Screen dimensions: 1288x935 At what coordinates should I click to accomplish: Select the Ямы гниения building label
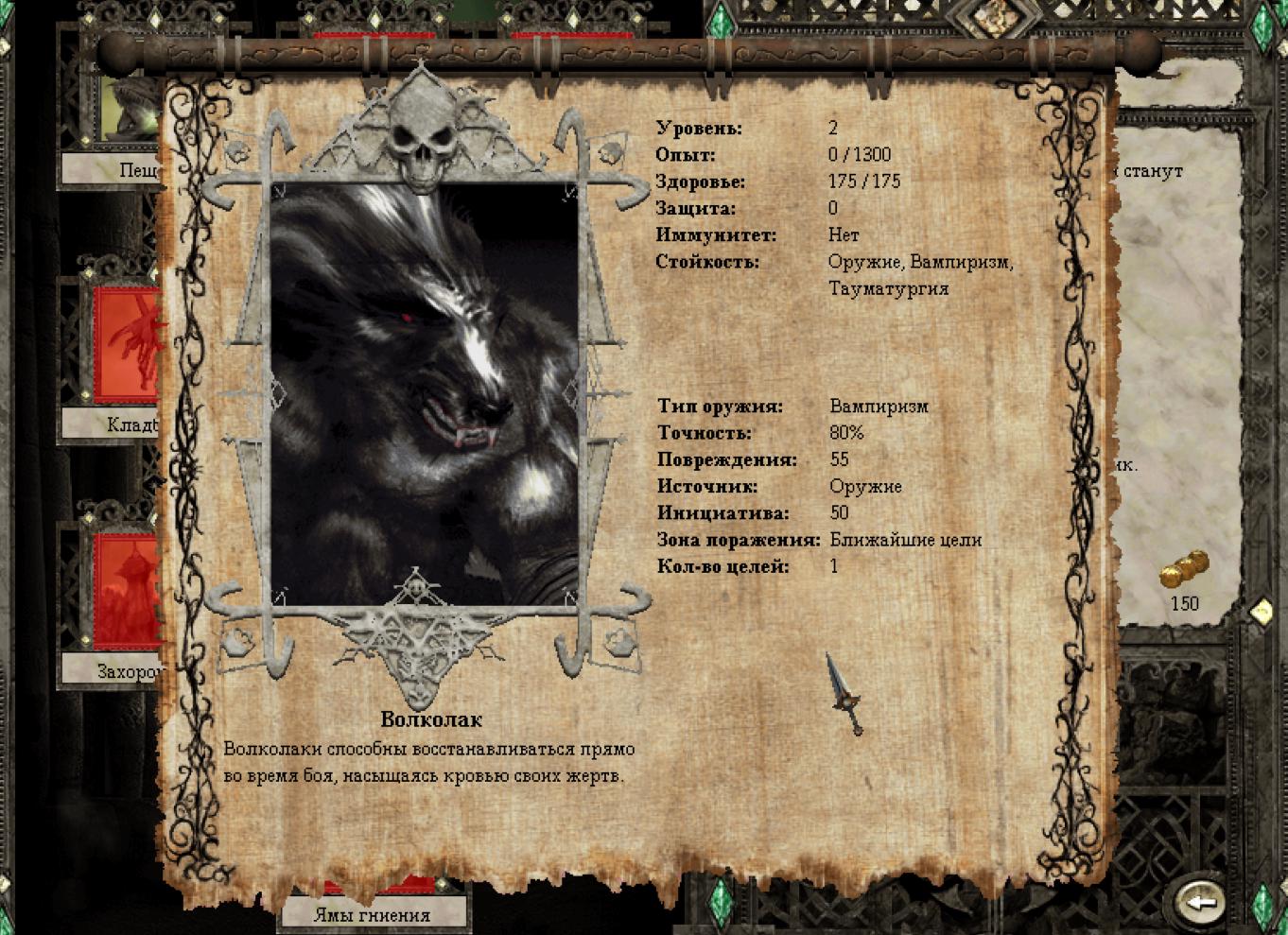(x=373, y=914)
